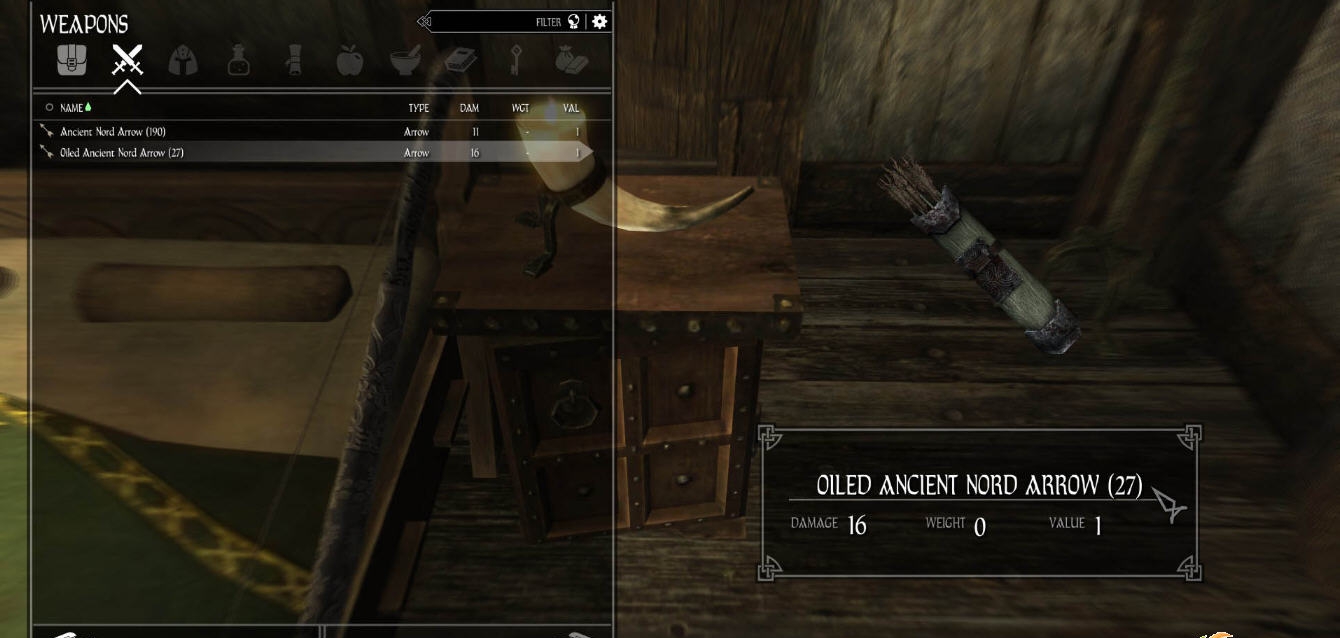The width and height of the screenshot is (1340, 638).
Task: Open the all items backpack category
Action: click(x=71, y=61)
